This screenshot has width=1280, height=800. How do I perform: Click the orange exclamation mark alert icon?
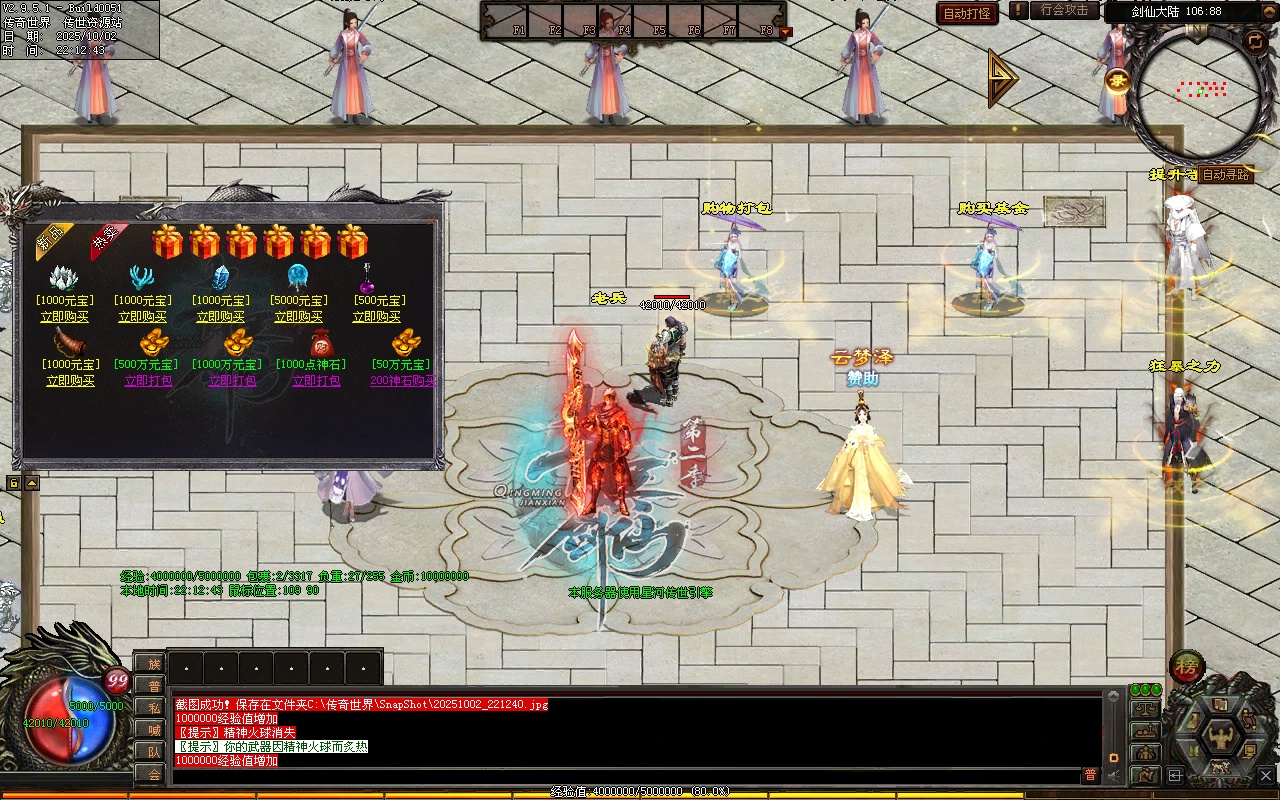[1018, 10]
